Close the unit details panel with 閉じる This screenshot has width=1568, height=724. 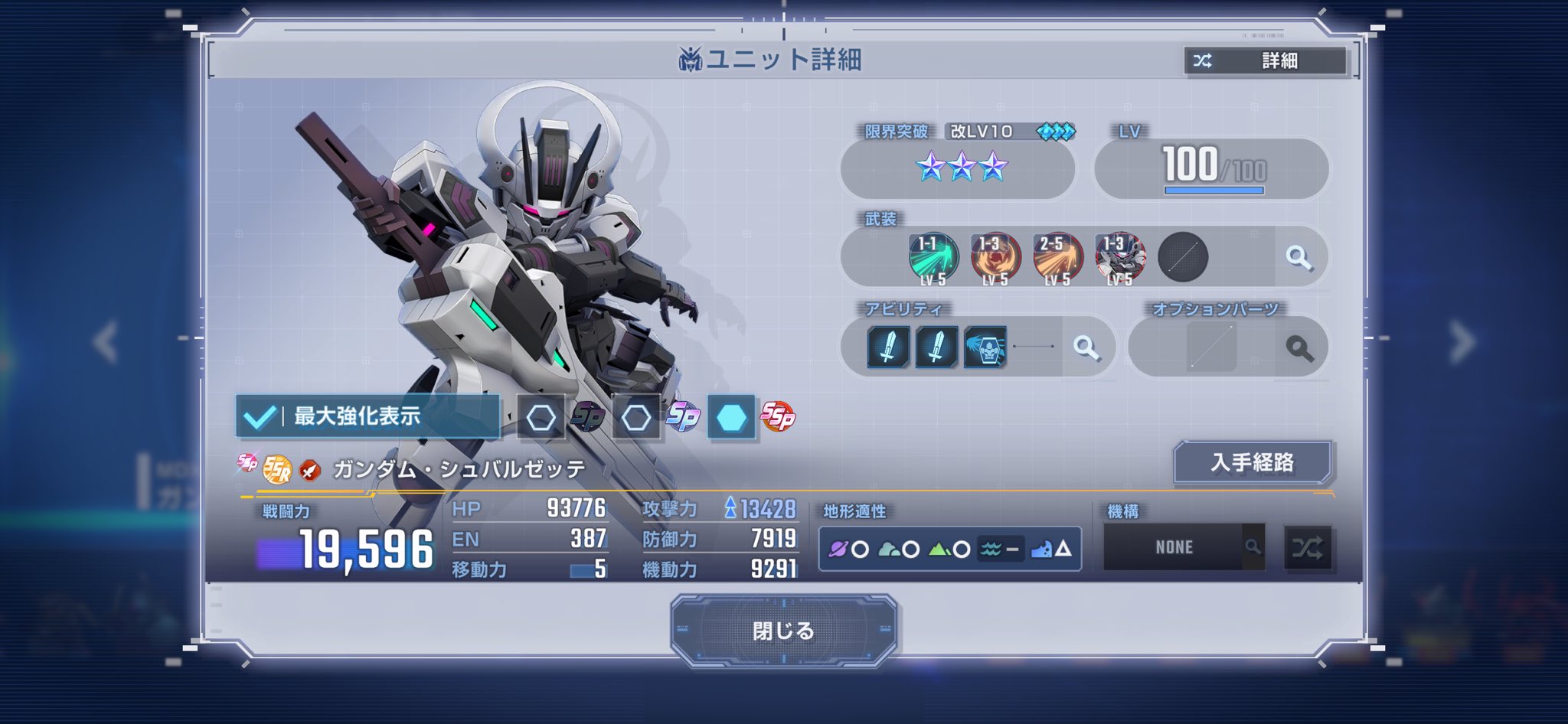pos(783,631)
